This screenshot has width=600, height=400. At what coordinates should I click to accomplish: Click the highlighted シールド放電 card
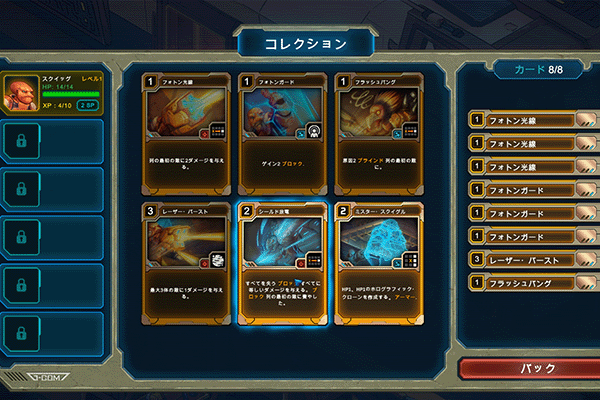pyautogui.click(x=281, y=262)
